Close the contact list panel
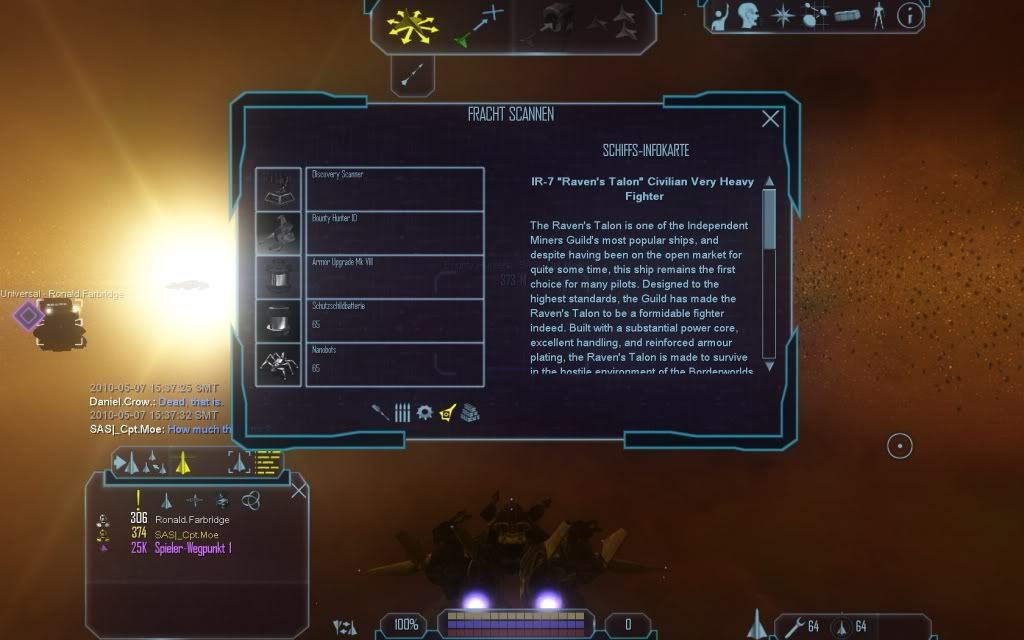 [x=298, y=490]
